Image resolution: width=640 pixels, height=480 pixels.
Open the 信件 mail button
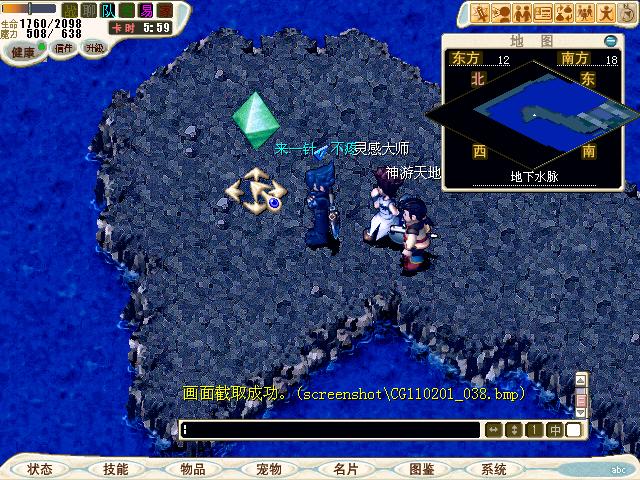tap(64, 48)
